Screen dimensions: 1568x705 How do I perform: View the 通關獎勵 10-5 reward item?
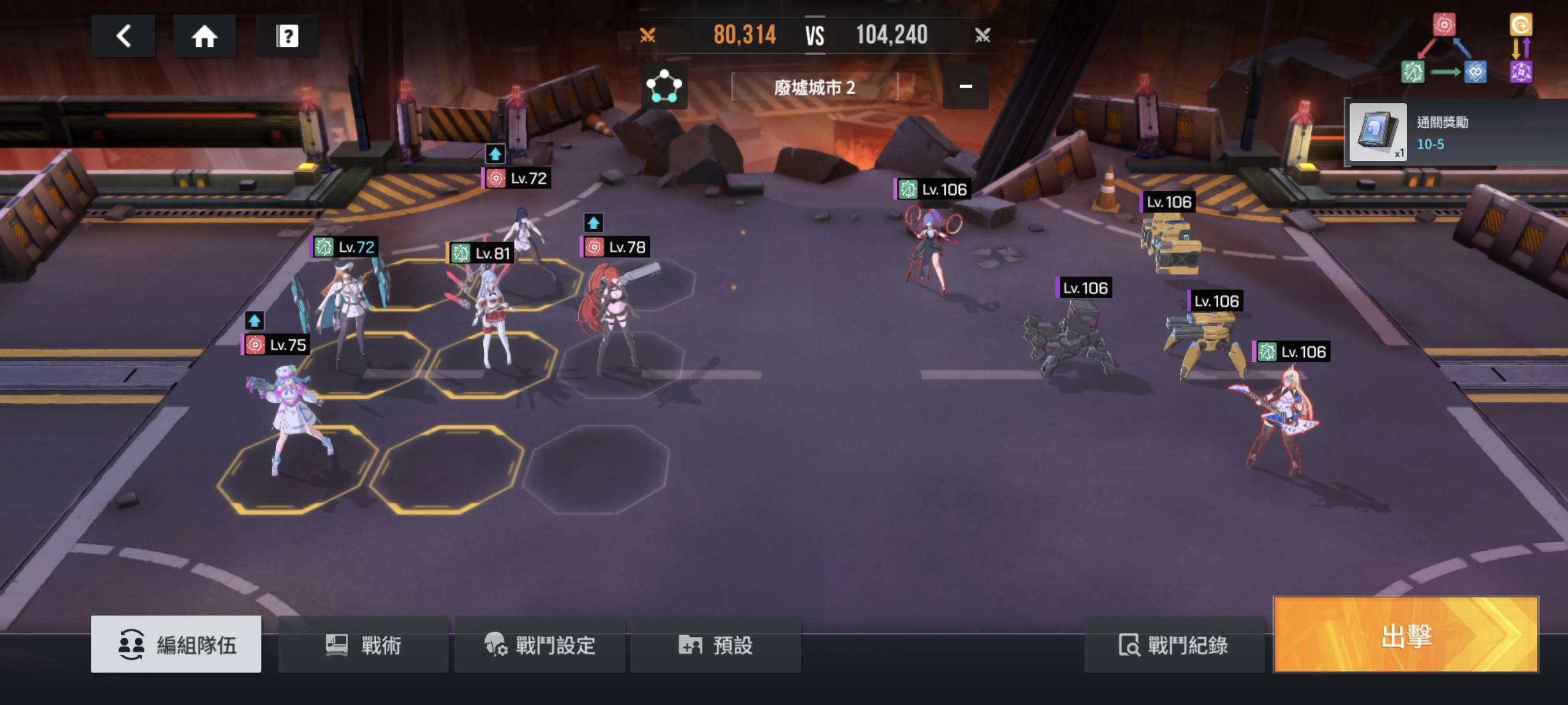click(1378, 131)
